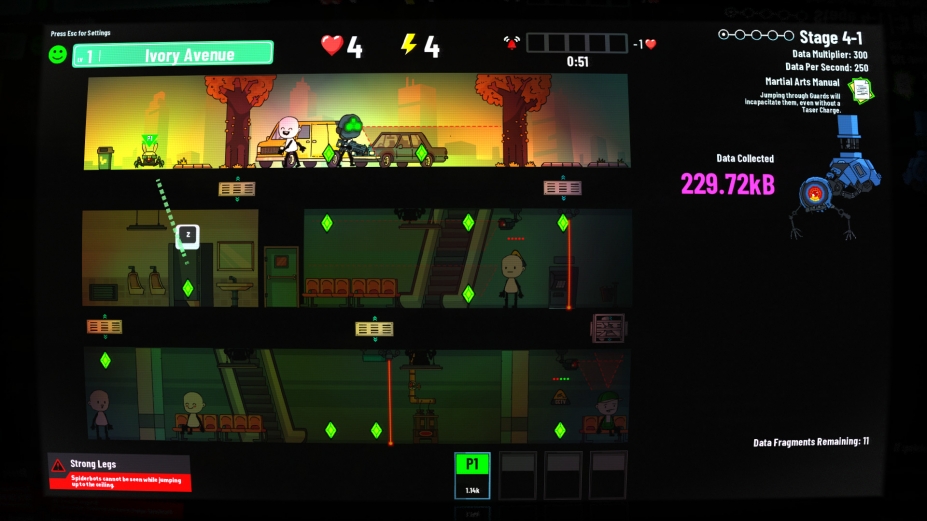Select the Strong Legs warning panel
This screenshot has width=927, height=521.
tap(120, 472)
